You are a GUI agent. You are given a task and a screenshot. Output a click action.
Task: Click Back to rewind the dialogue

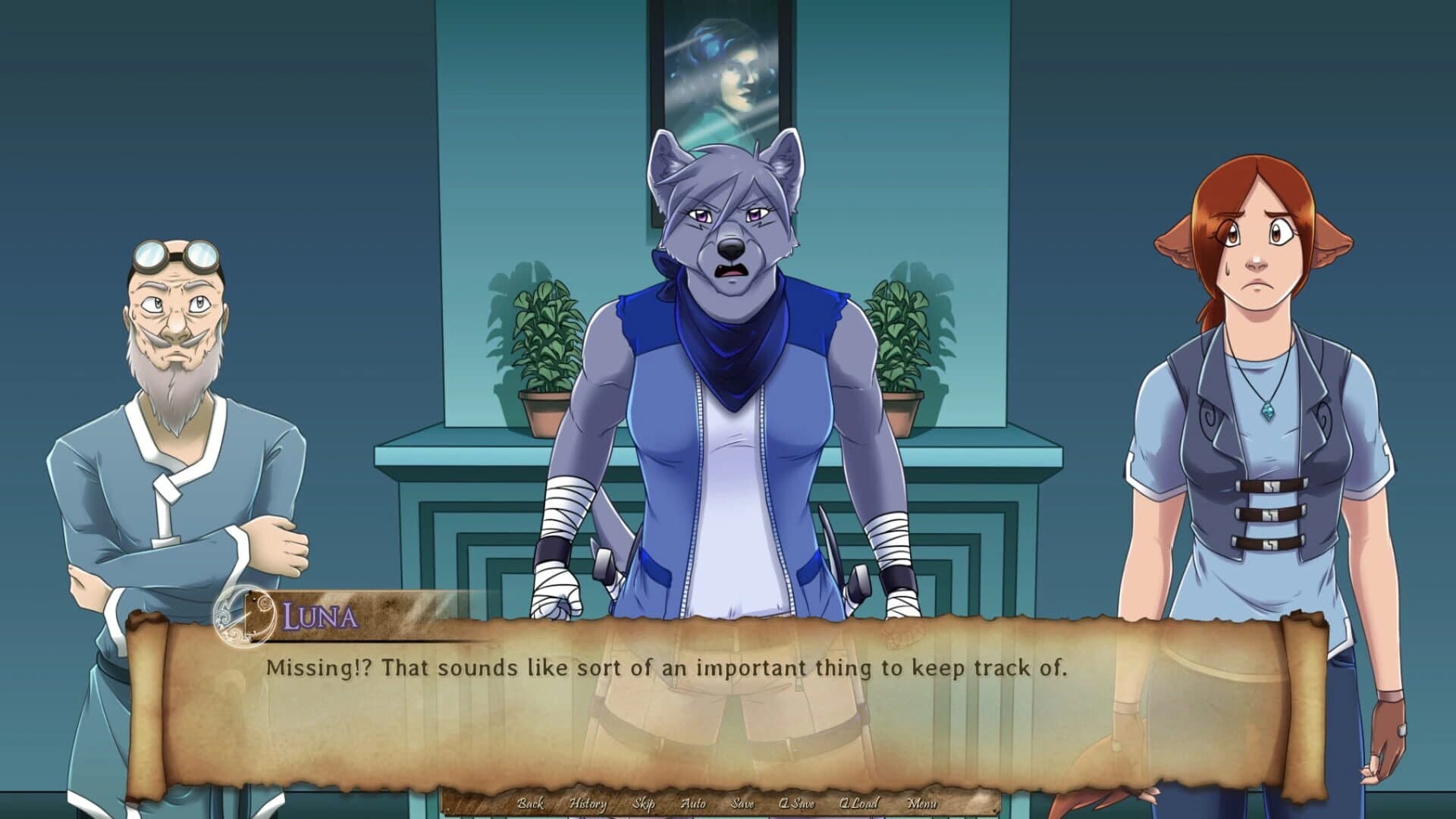pos(532,805)
